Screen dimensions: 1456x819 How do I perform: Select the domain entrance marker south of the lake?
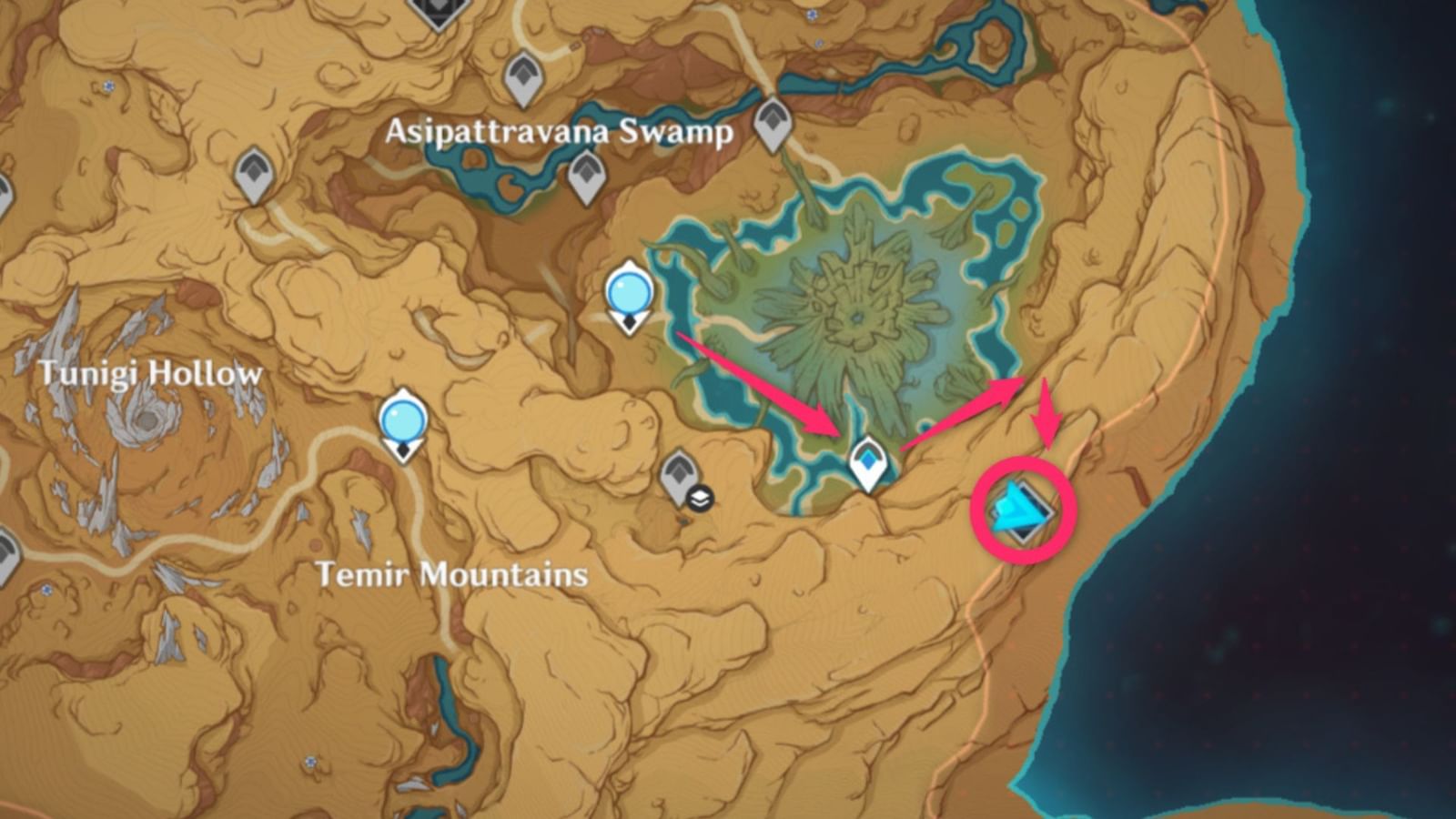pyautogui.click(x=867, y=460)
